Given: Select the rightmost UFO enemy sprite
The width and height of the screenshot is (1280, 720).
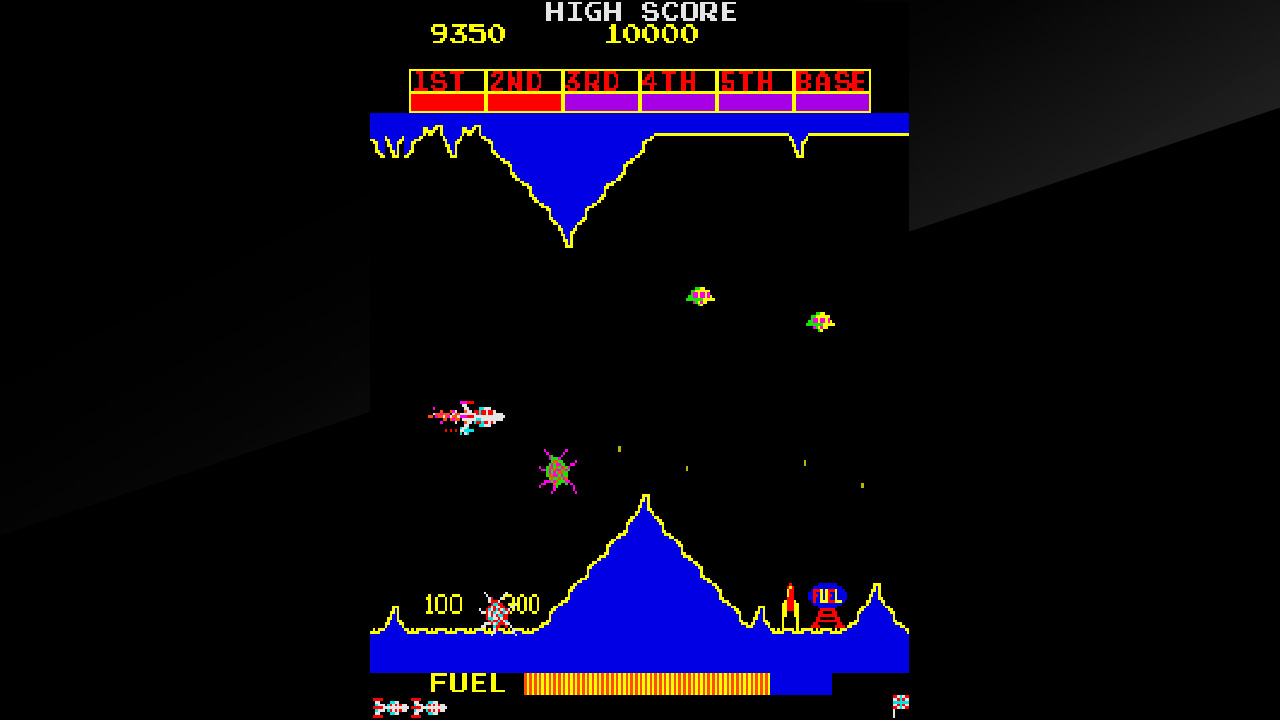Looking at the screenshot, I should point(822,322).
